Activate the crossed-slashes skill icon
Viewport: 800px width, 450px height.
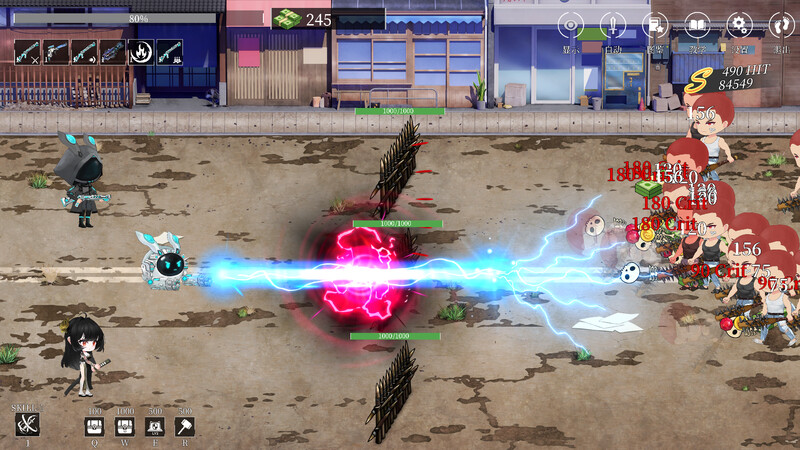click(x=28, y=425)
